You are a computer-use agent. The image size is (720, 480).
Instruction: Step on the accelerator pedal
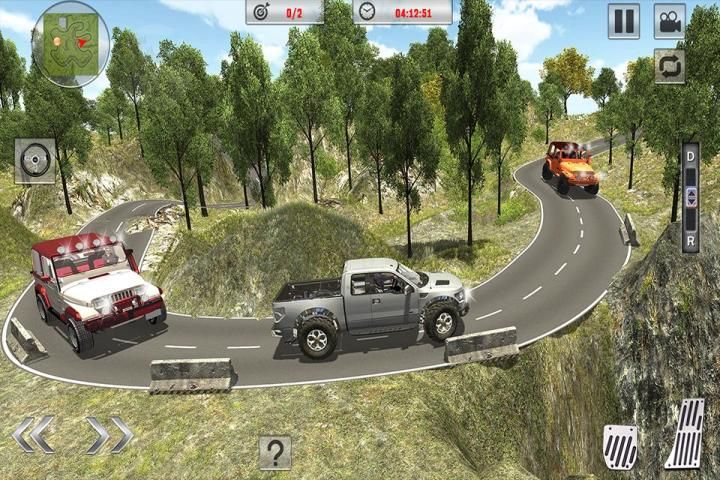point(685,434)
